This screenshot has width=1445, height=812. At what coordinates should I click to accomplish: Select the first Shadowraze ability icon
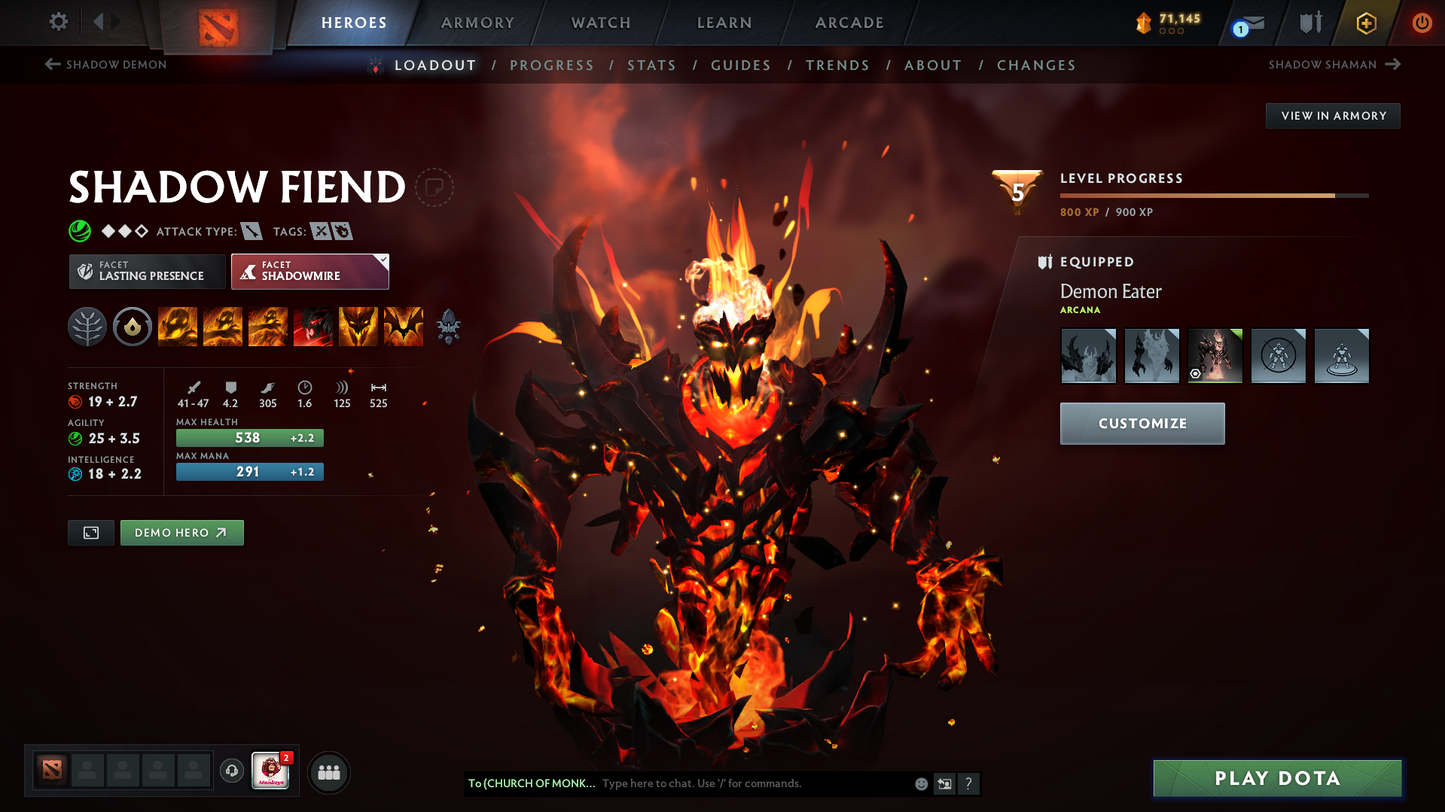(x=177, y=327)
